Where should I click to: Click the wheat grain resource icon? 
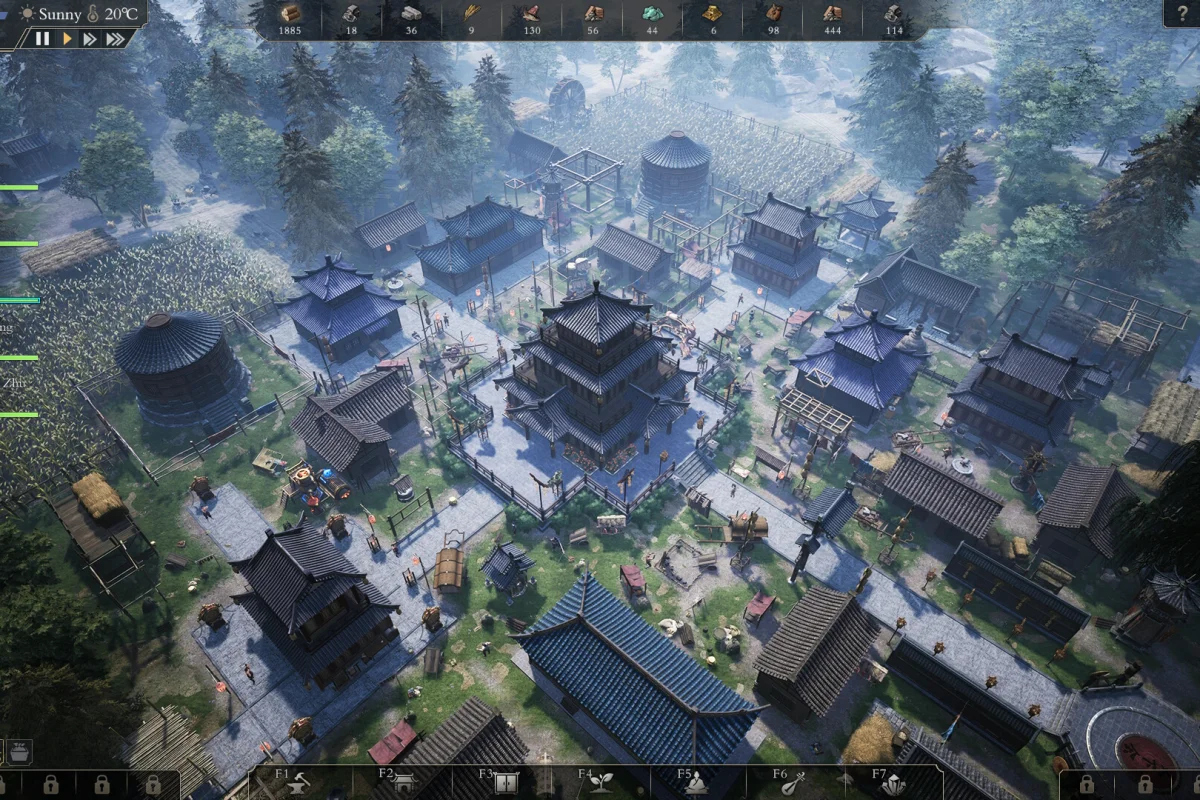coord(471,13)
